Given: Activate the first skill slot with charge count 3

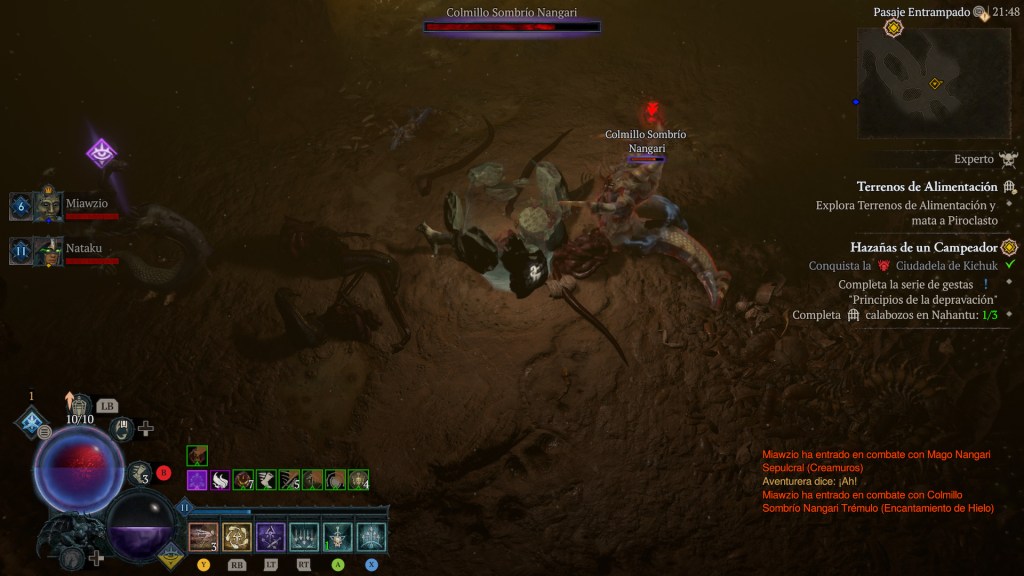Looking at the screenshot, I should tap(203, 537).
